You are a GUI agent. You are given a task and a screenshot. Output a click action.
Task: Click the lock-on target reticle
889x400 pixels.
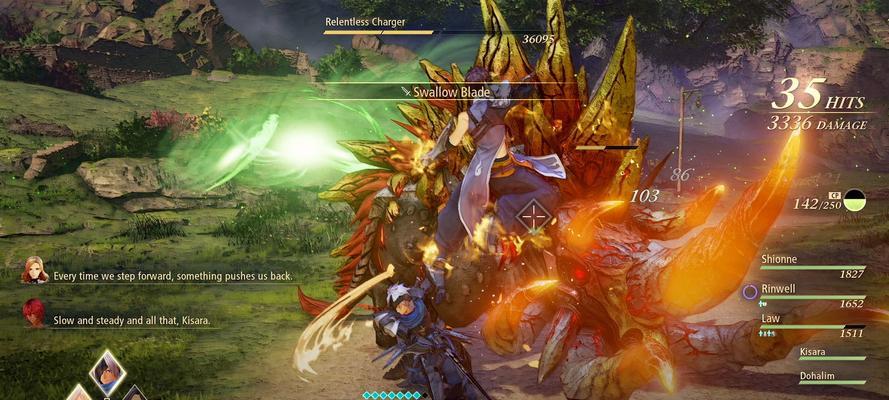coord(535,213)
